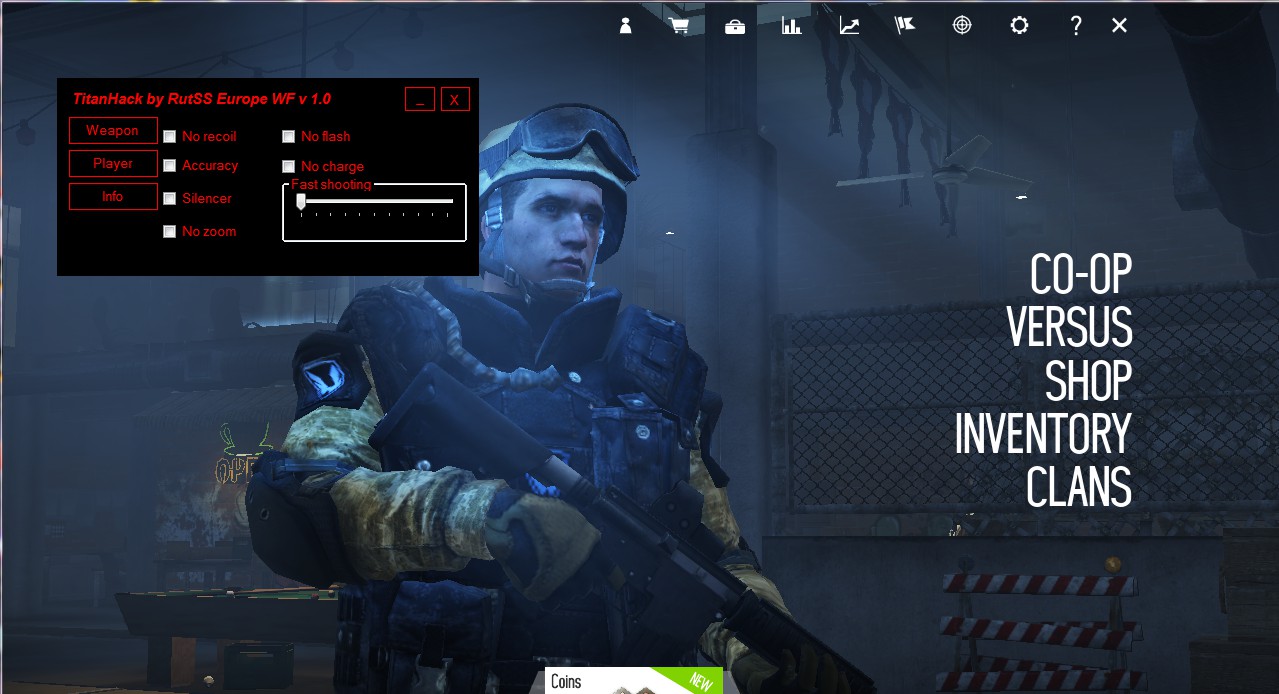
Task: Open settings via the gear icon
Action: point(1019,26)
